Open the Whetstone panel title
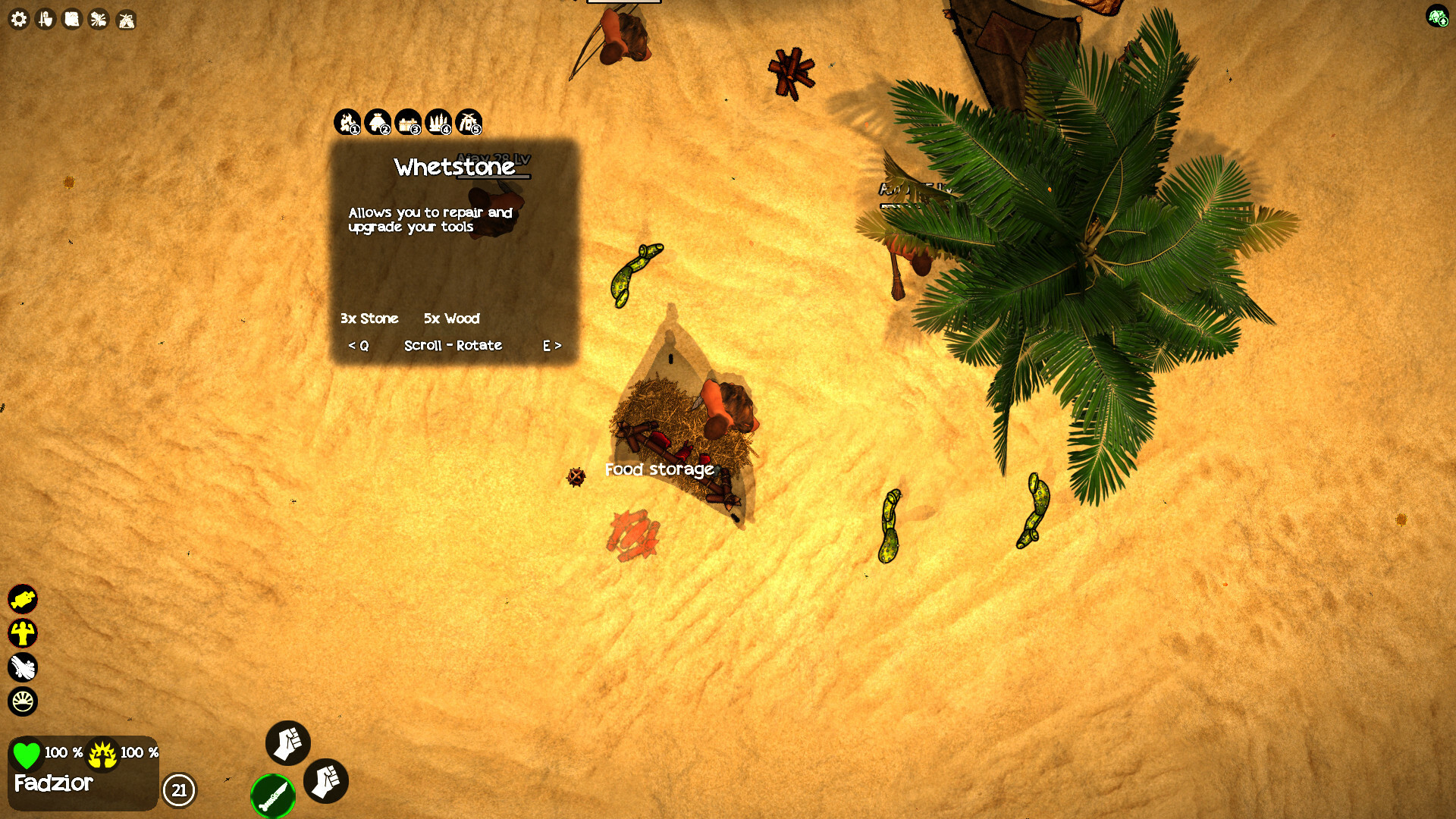The height and width of the screenshot is (819, 1456). point(456,168)
